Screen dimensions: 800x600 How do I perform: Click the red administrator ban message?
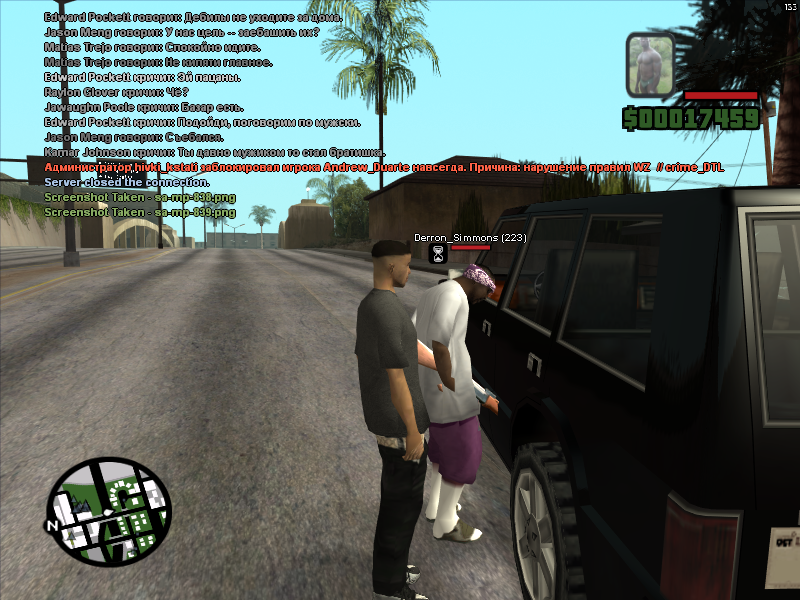pyautogui.click(x=381, y=167)
